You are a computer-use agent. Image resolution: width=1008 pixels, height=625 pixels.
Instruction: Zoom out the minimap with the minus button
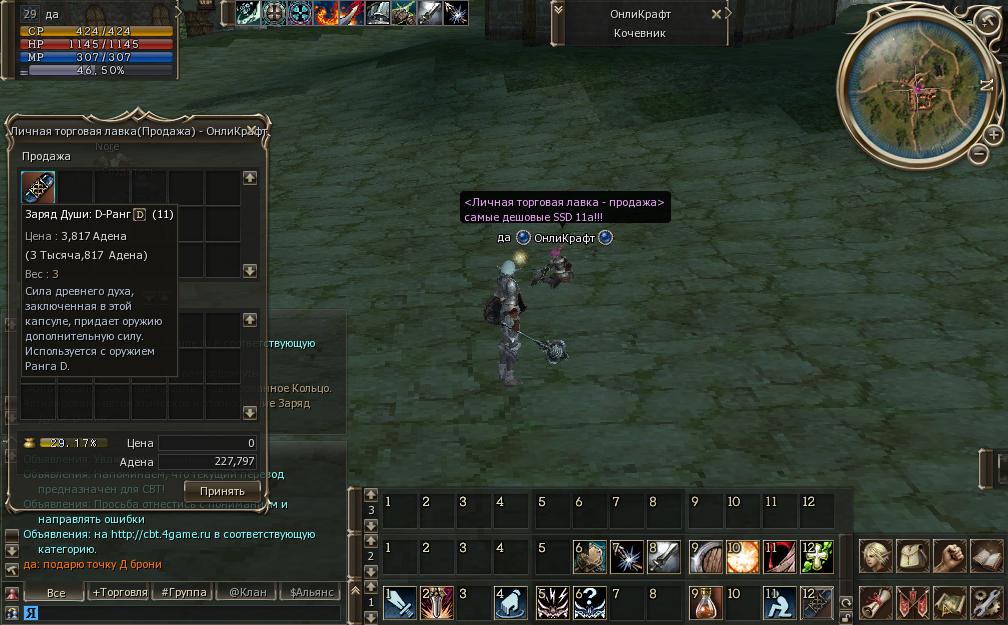pos(977,154)
